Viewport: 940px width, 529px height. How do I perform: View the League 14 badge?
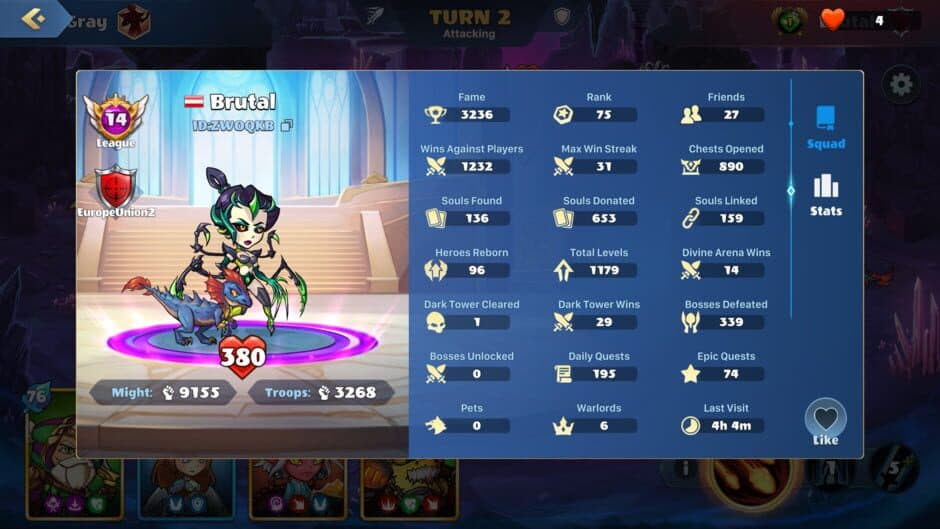click(116, 120)
